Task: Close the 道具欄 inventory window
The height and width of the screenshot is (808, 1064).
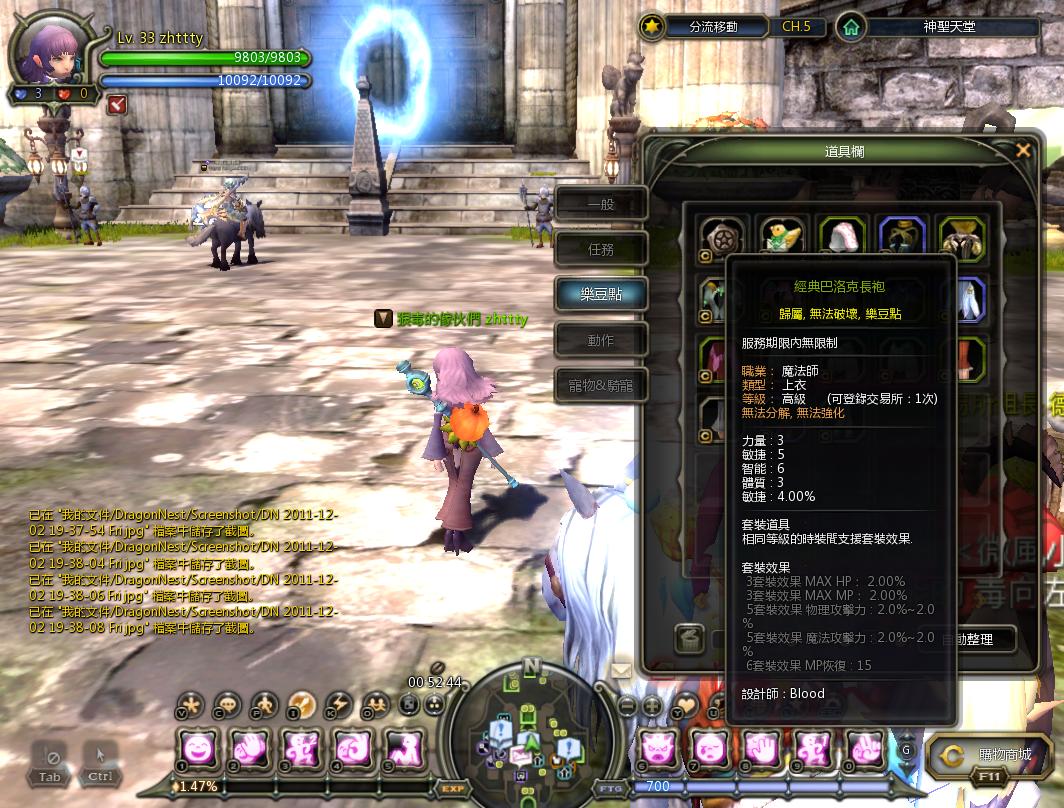Action: click(1022, 151)
